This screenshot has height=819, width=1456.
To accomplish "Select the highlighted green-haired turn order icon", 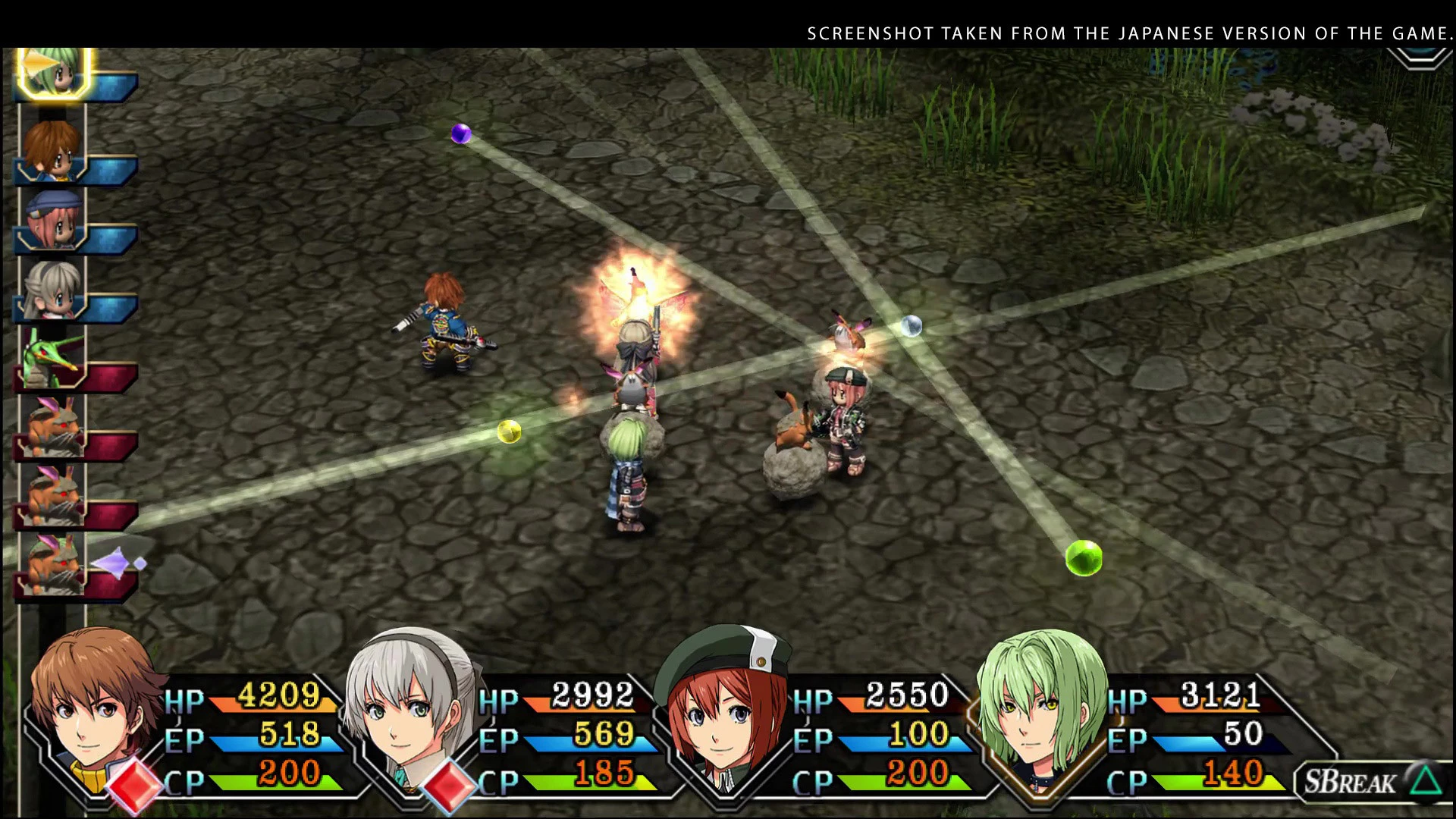I will (53, 72).
